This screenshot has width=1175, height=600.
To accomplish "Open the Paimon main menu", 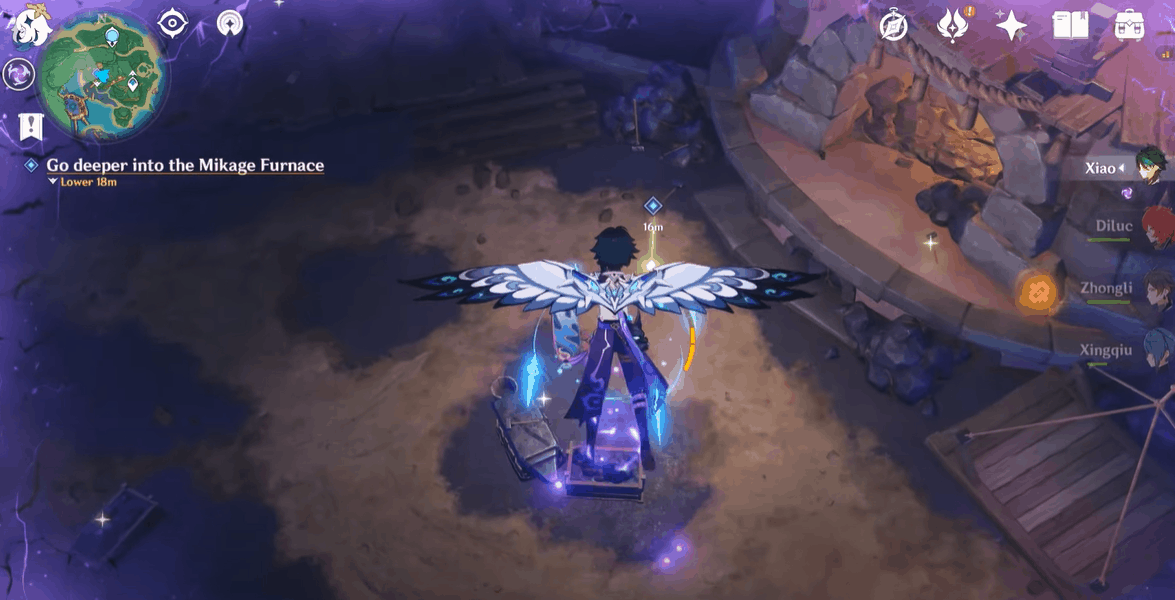I will pos(30,27).
